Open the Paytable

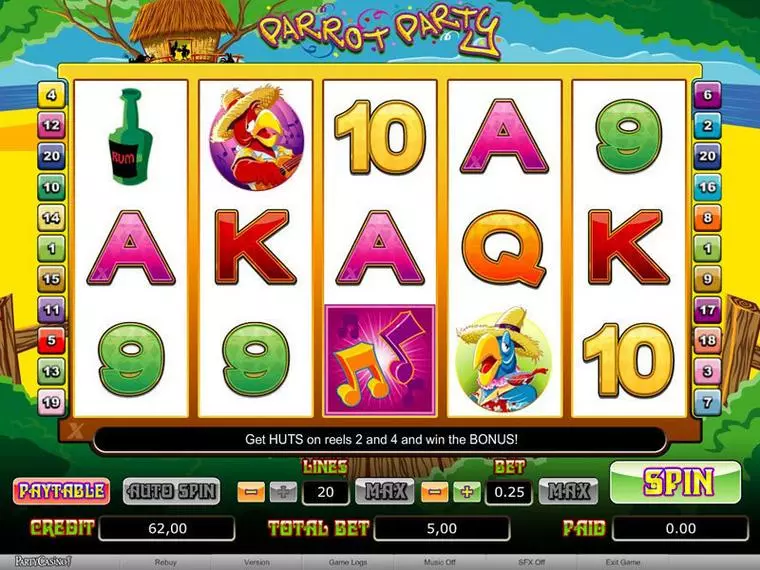tap(61, 491)
